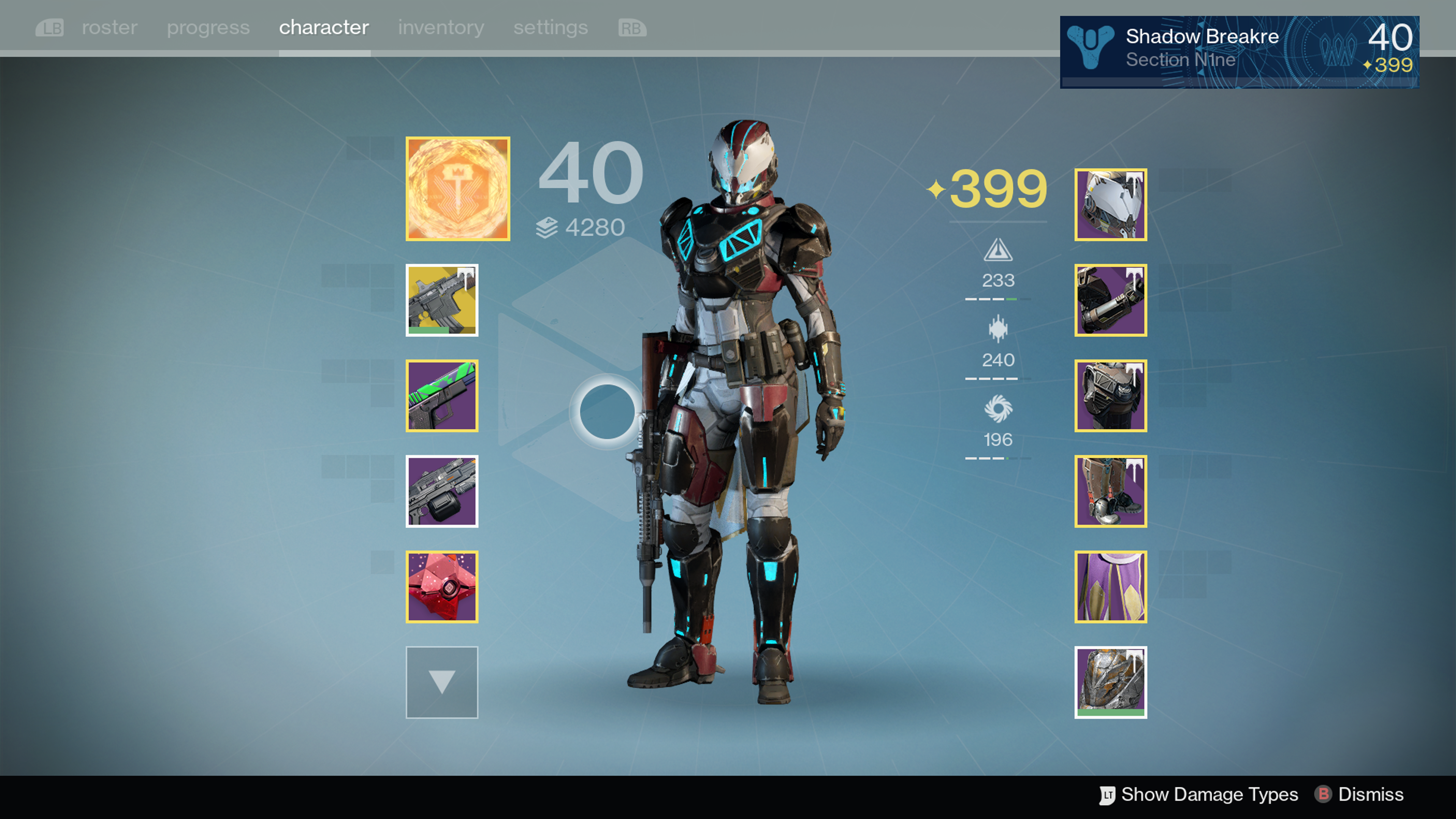Open the orange subclass emblem slot

tap(458, 189)
